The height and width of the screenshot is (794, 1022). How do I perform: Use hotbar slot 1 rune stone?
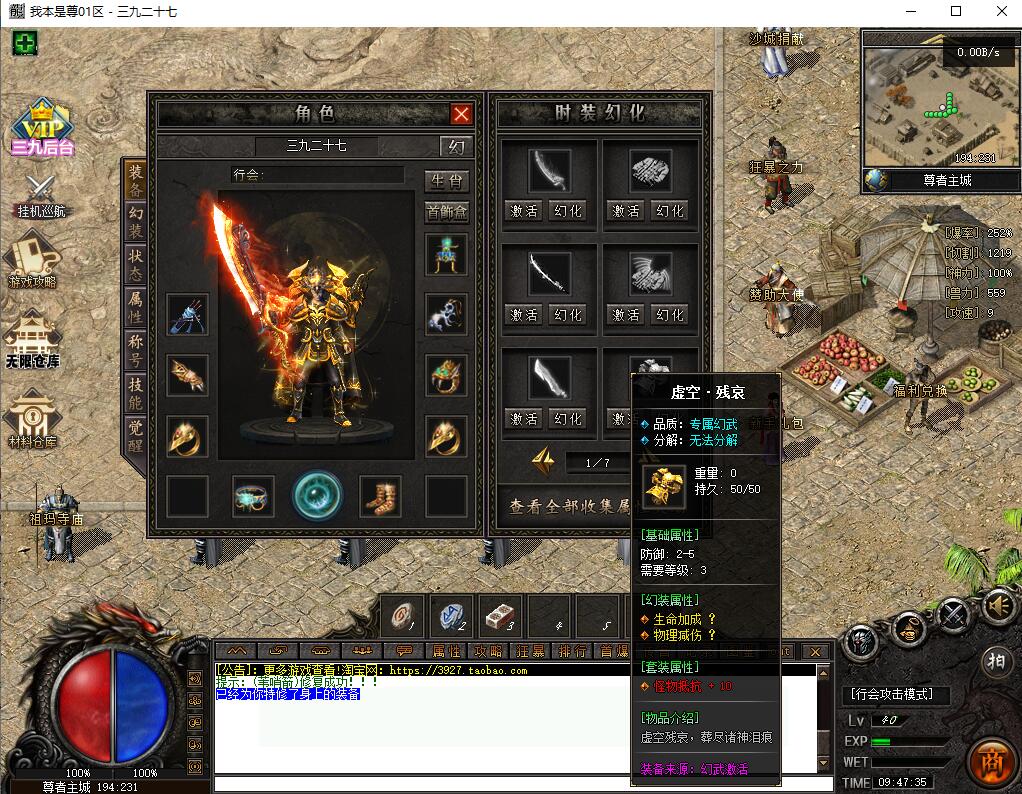point(403,616)
